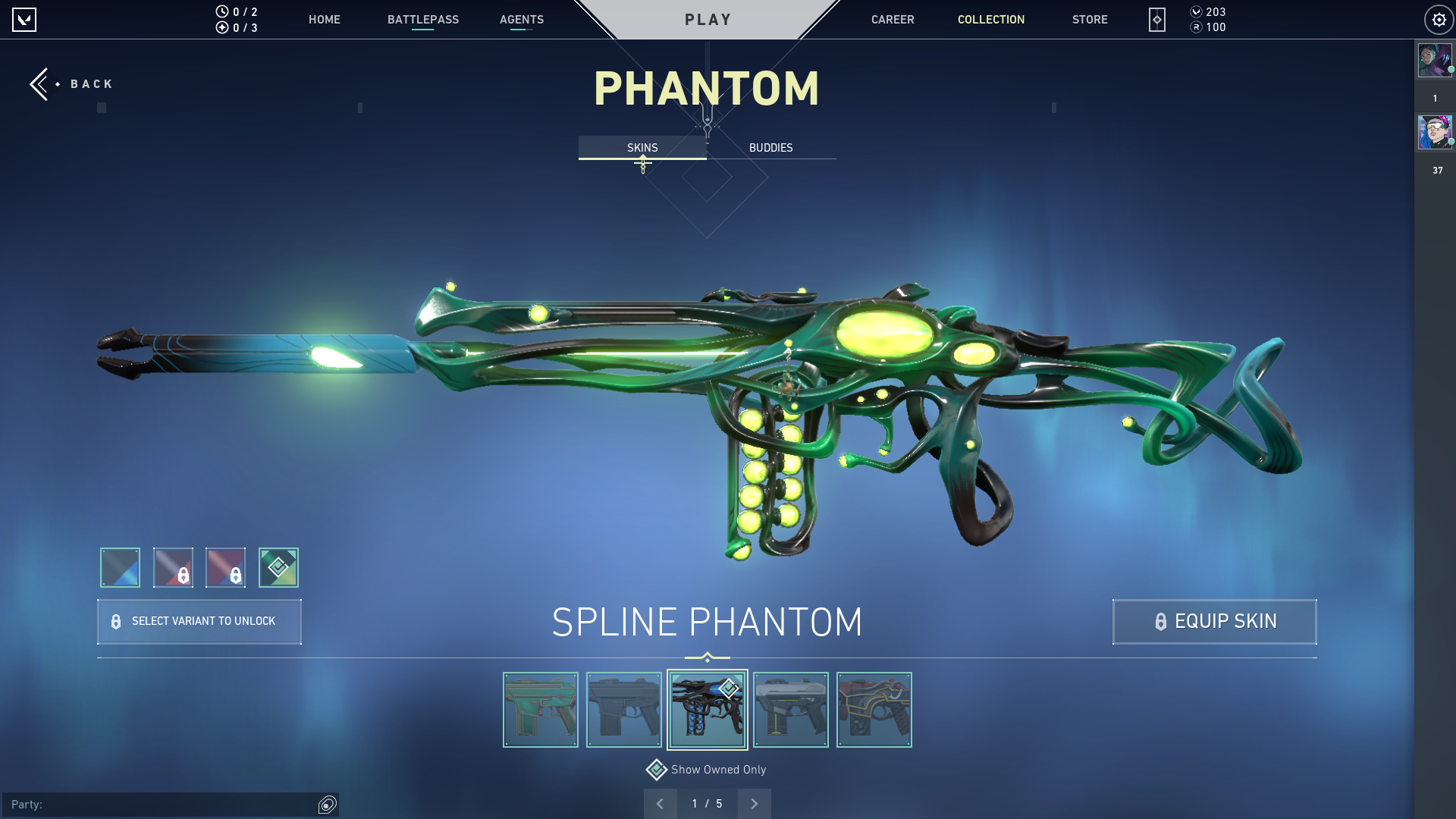
Task: Select the white Phantom skin thumbnail
Action: (790, 710)
